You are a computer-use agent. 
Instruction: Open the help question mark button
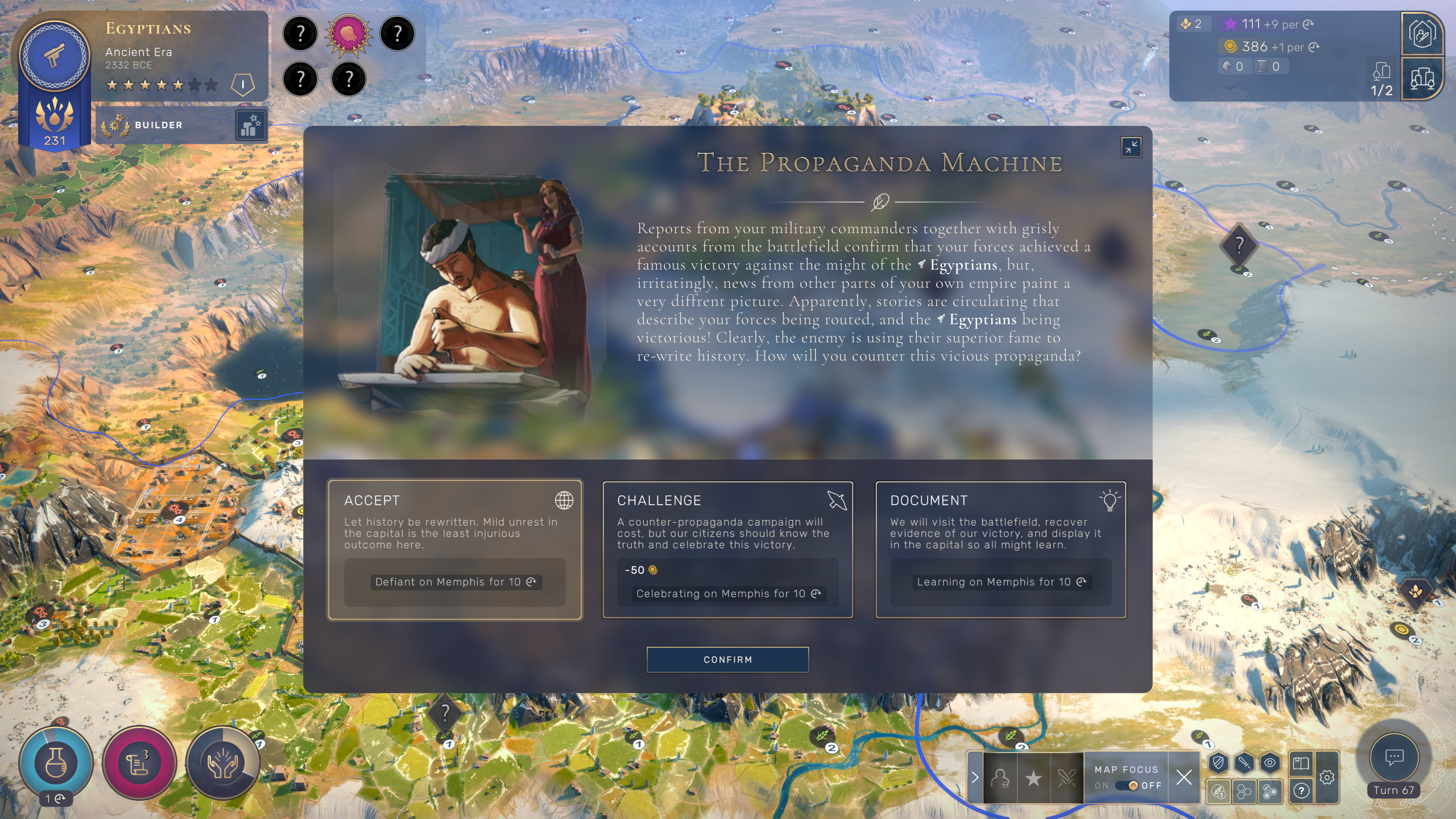point(1301,790)
